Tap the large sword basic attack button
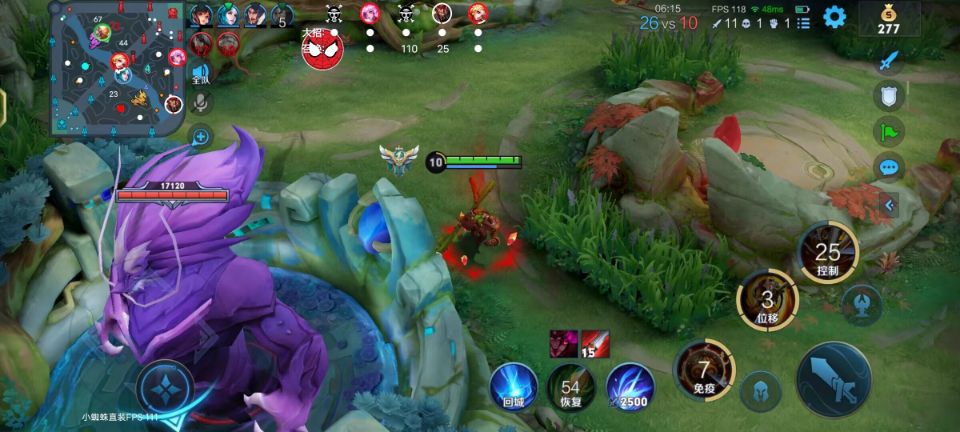The width and height of the screenshot is (960, 432). point(833,379)
